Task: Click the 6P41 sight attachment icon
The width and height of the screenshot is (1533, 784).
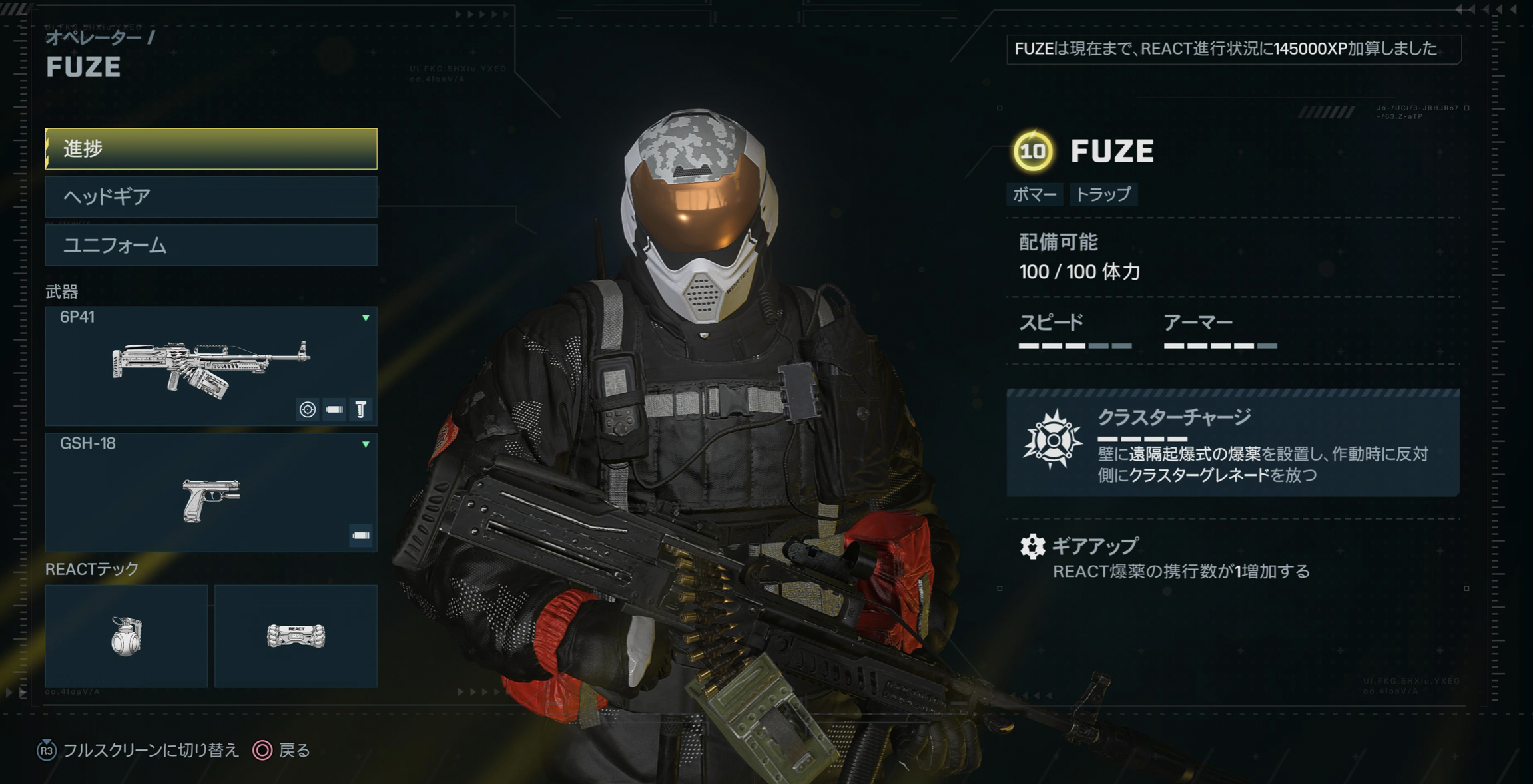Action: coord(308,409)
